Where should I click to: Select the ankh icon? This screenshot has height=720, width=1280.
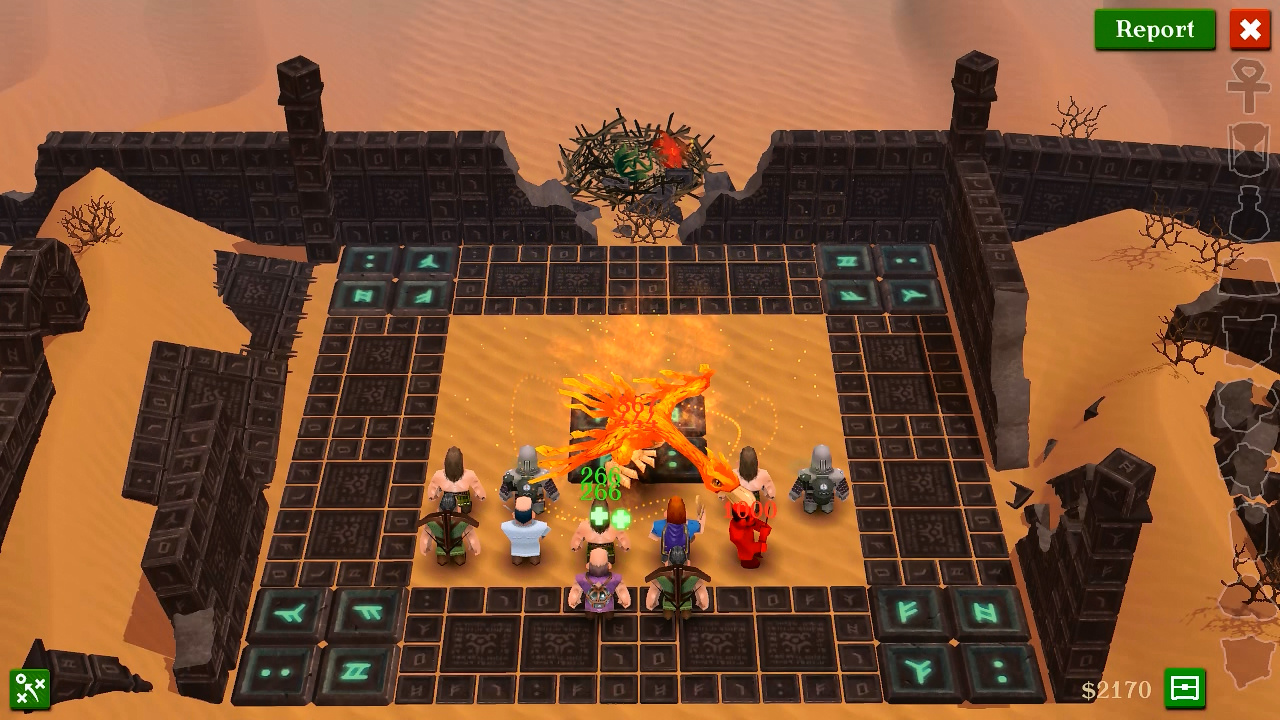point(1248,86)
